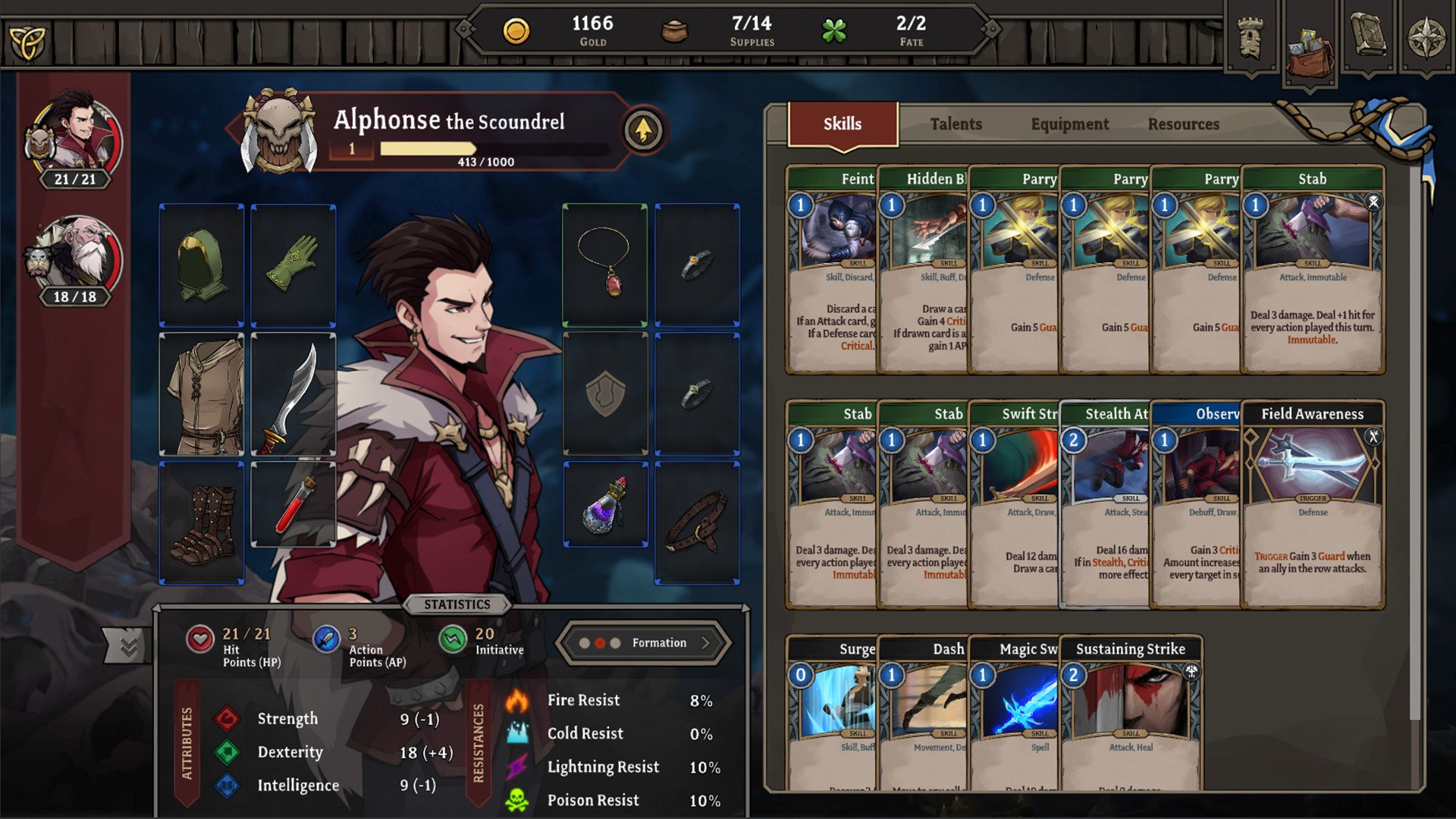Click the level-up arrow button

[643, 130]
